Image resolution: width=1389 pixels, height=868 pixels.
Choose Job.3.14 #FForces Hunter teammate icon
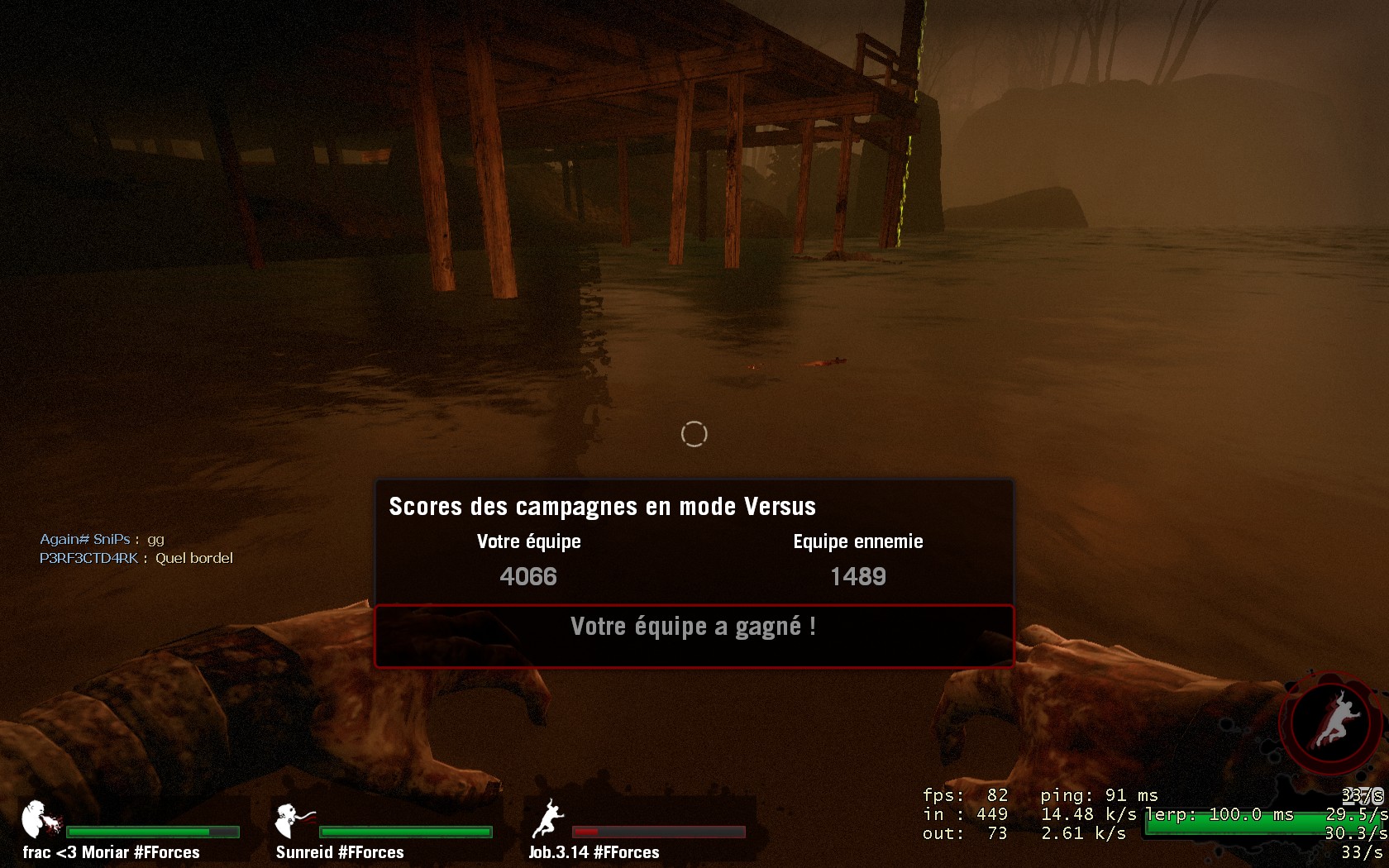pyautogui.click(x=547, y=819)
